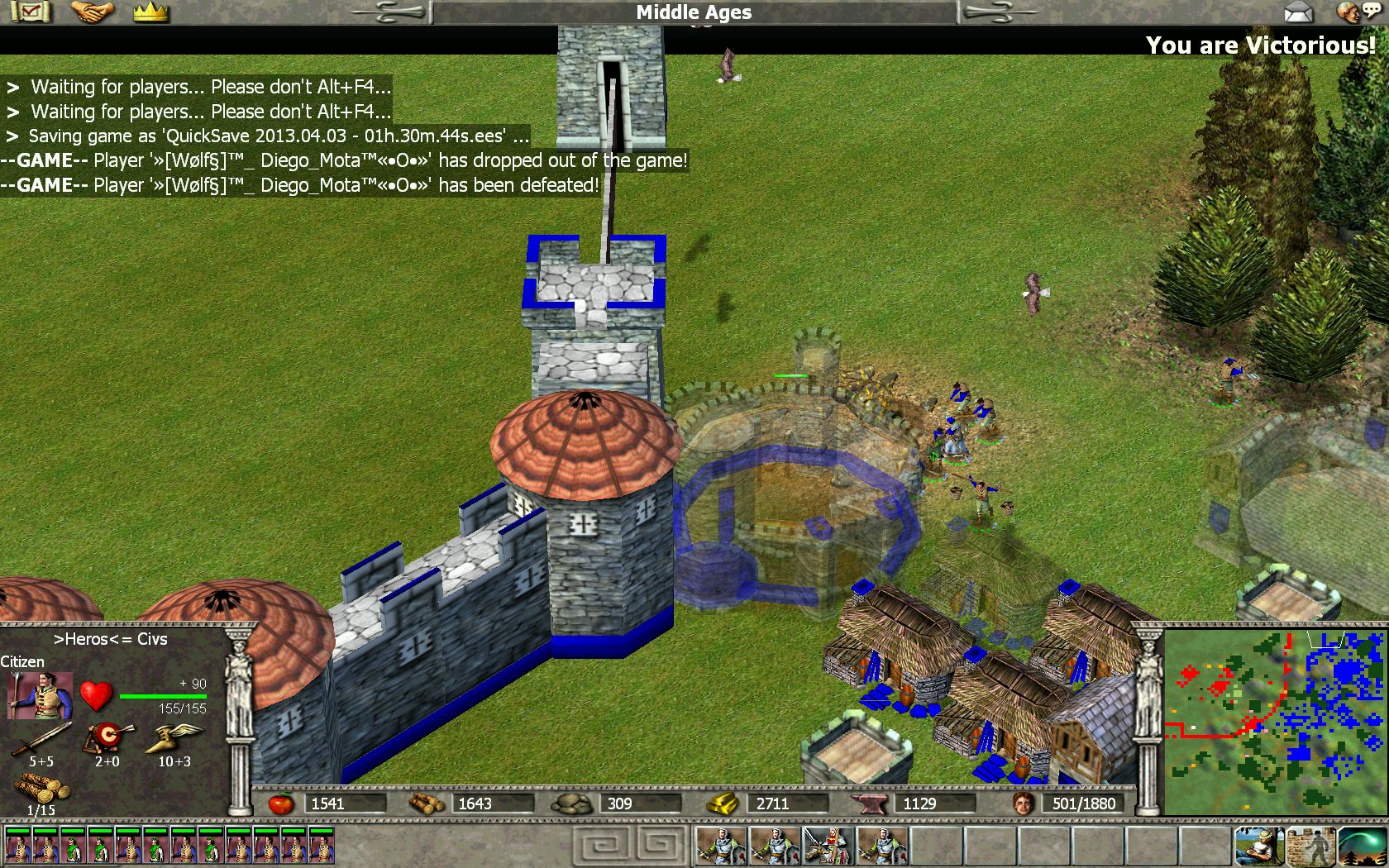The height and width of the screenshot is (868, 1389).
Task: Open the scenario objectives scroll icon
Action: click(31, 12)
